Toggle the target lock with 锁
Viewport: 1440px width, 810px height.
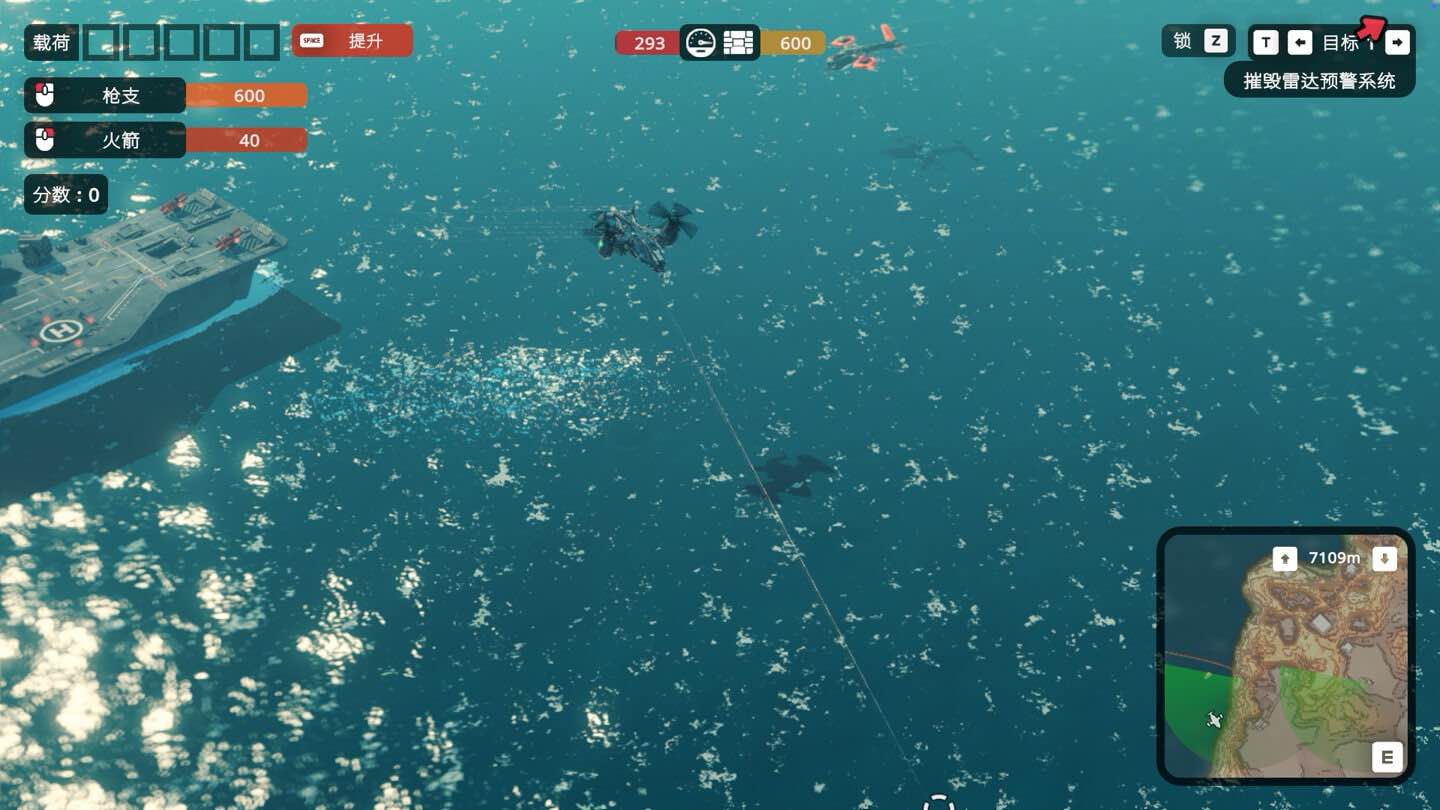pyautogui.click(x=1182, y=41)
